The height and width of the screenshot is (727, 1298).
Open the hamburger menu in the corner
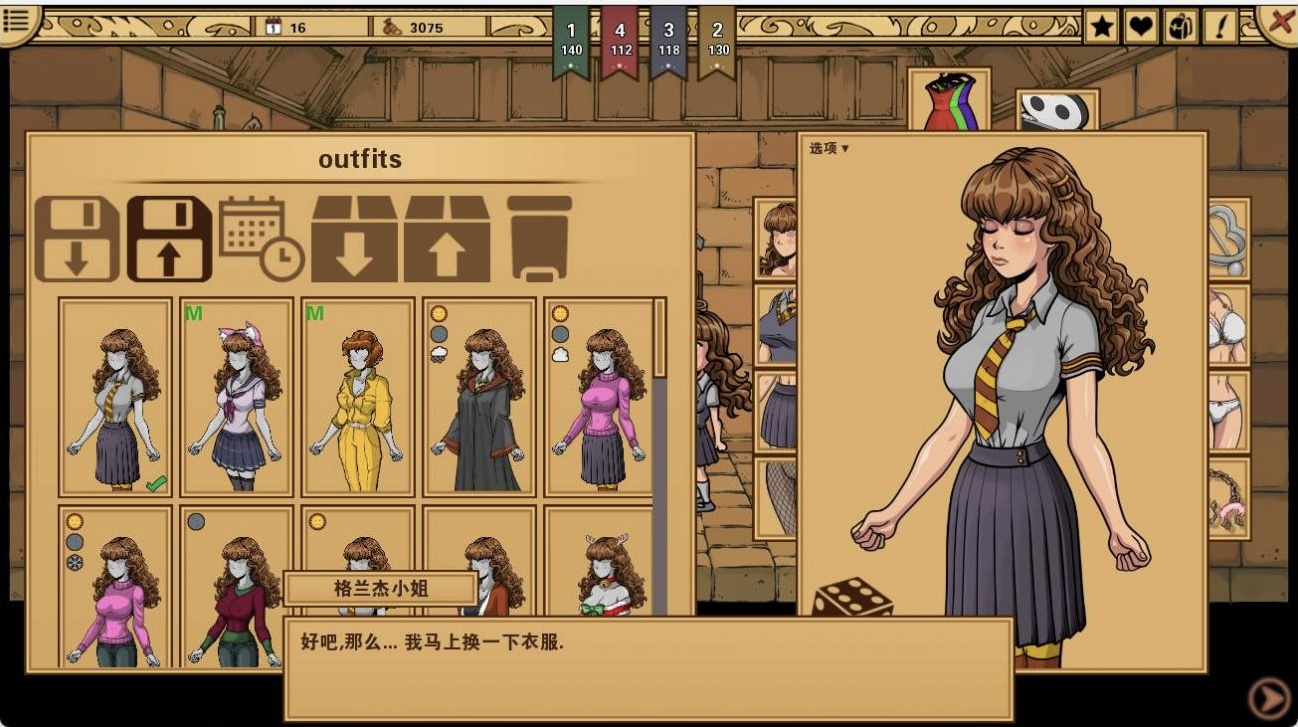click(18, 22)
